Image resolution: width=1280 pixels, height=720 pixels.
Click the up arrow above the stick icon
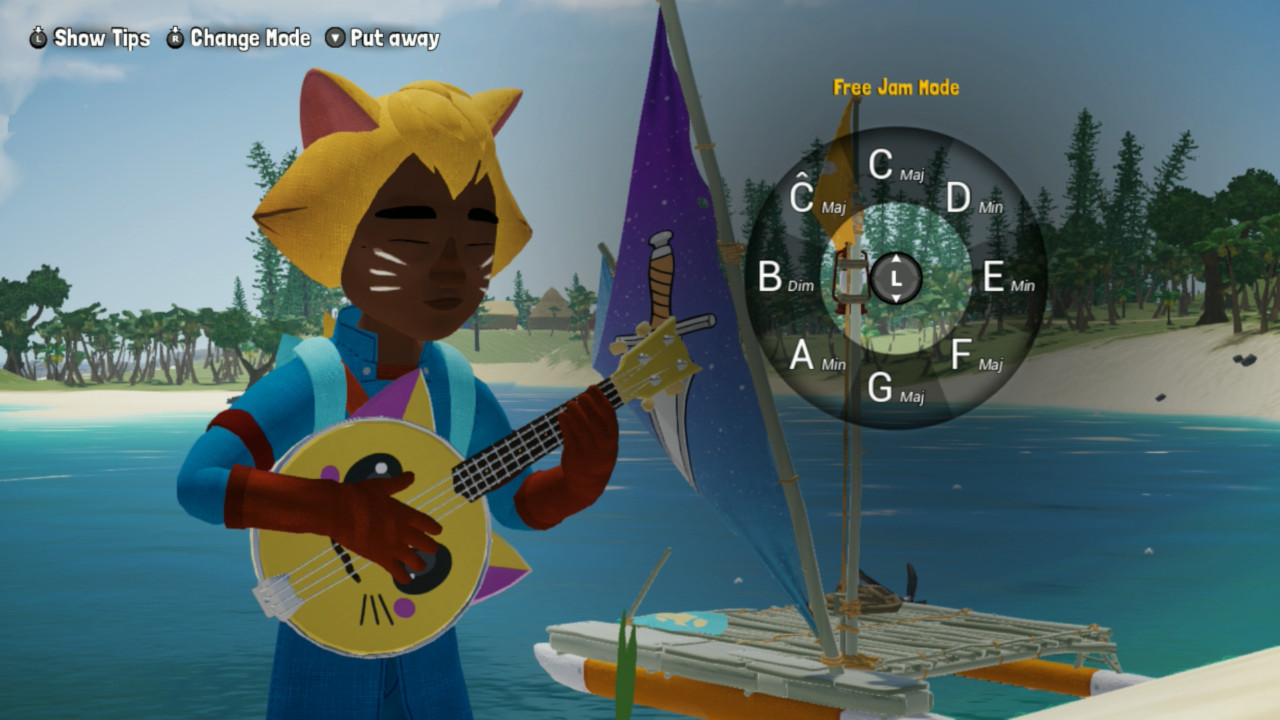click(x=897, y=259)
